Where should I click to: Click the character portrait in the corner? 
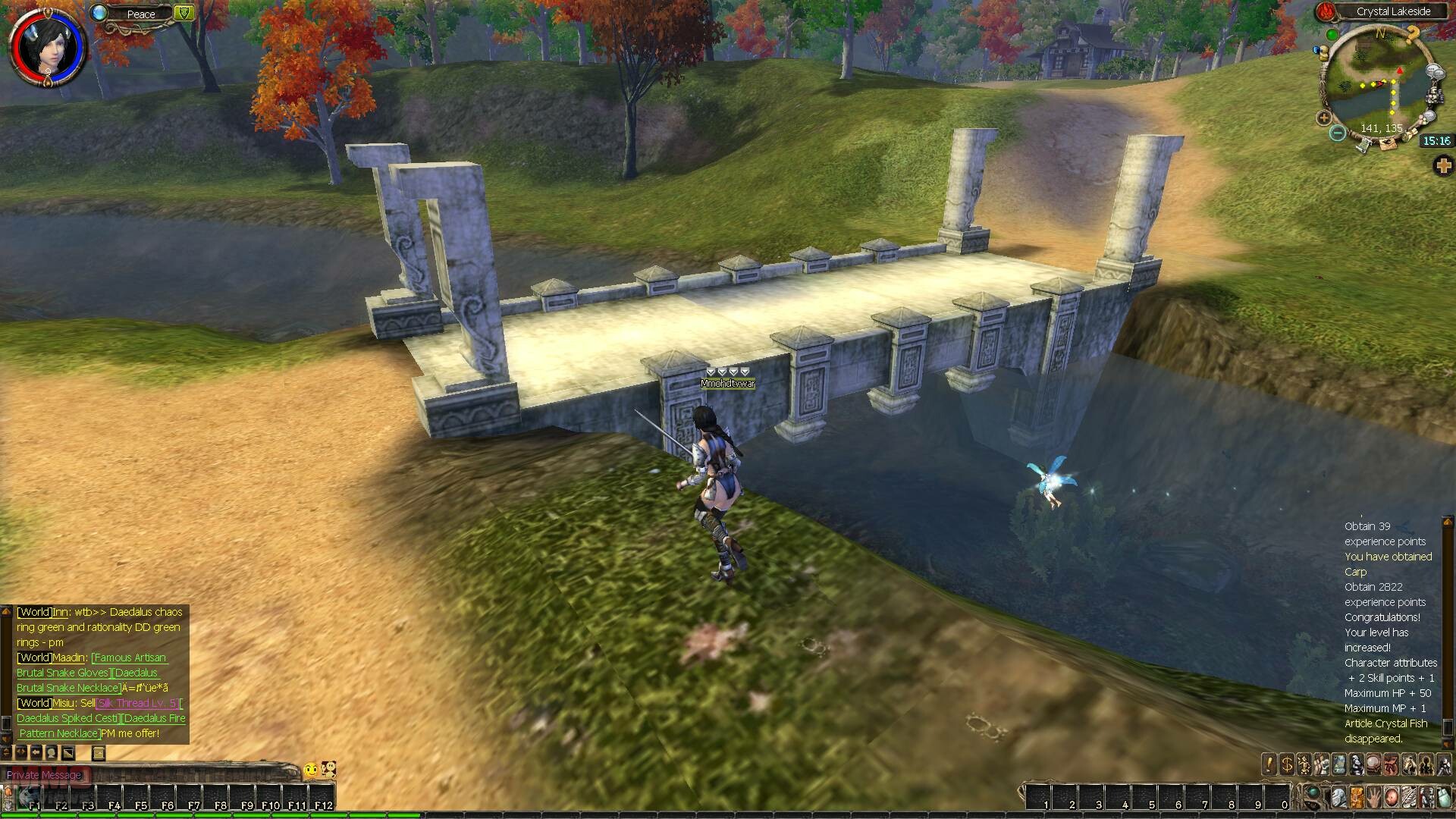click(x=46, y=46)
